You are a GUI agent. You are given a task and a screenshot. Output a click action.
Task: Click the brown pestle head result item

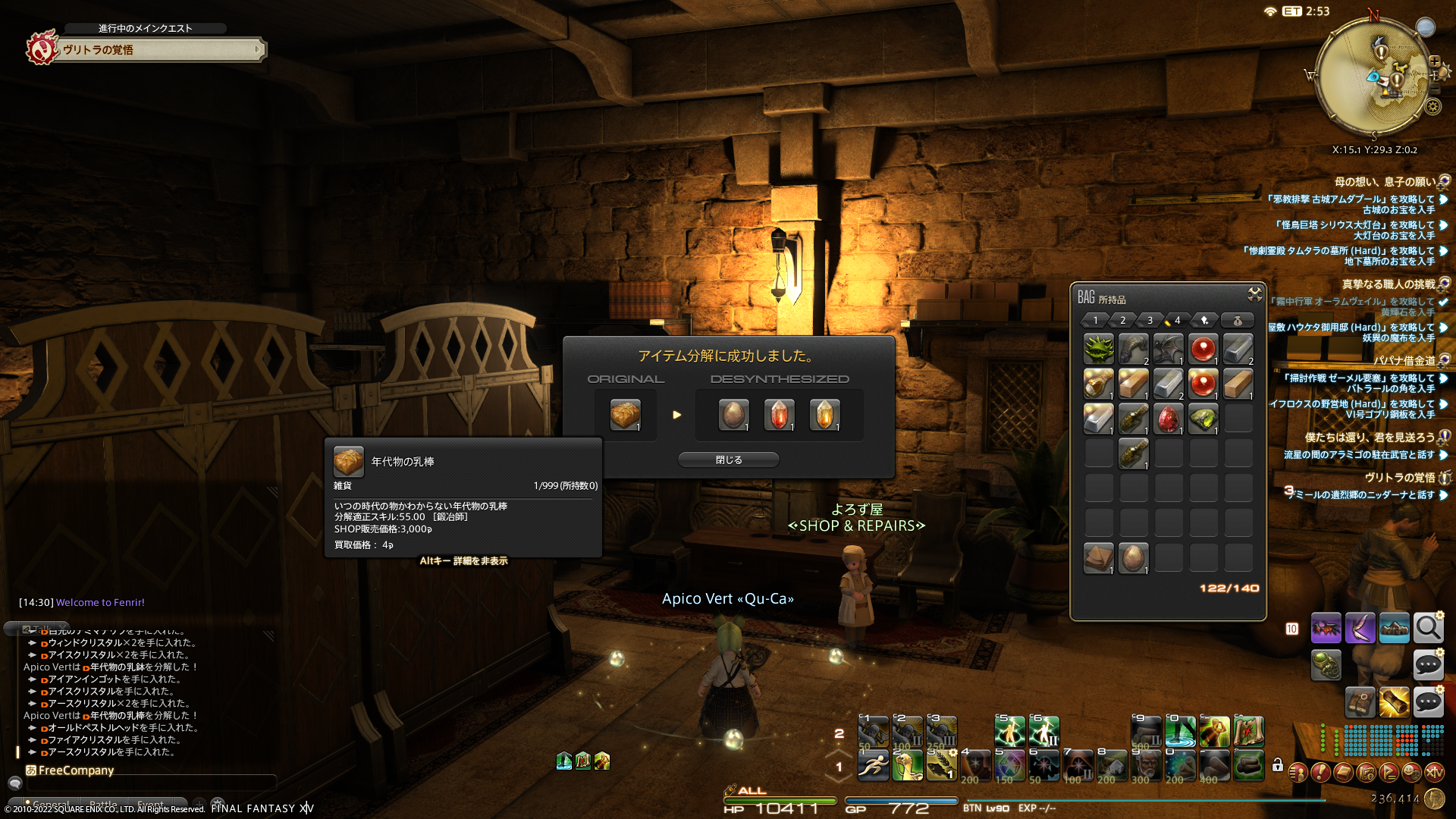pos(733,415)
